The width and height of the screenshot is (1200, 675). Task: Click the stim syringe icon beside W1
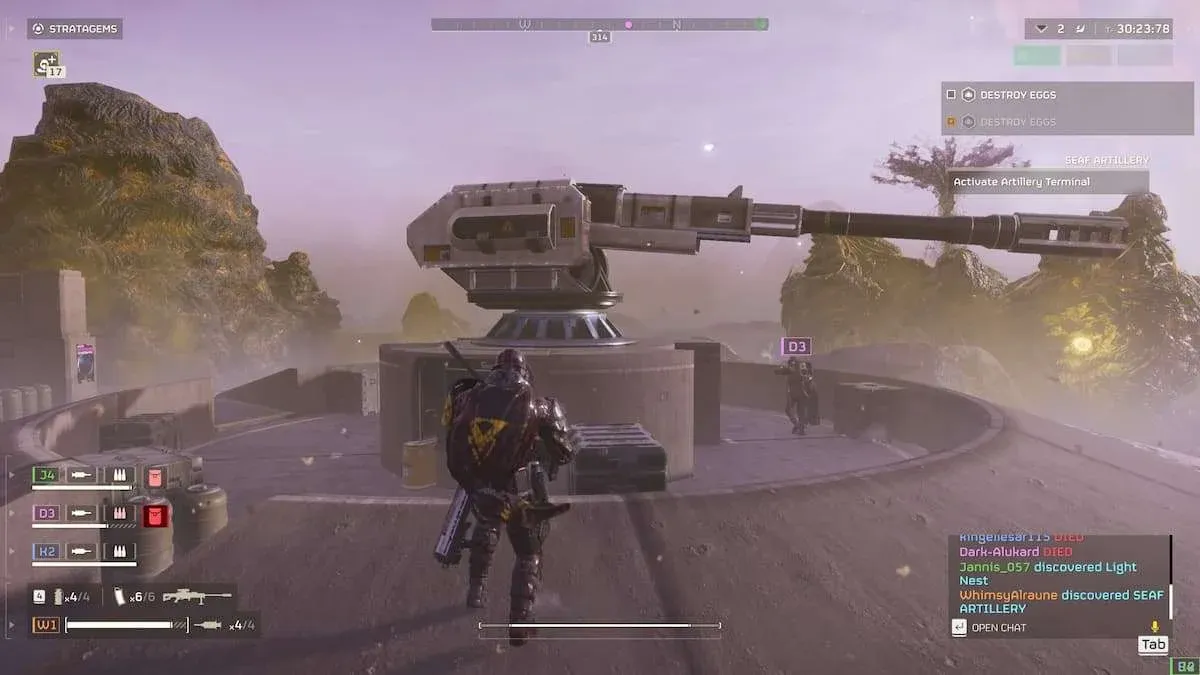point(209,625)
